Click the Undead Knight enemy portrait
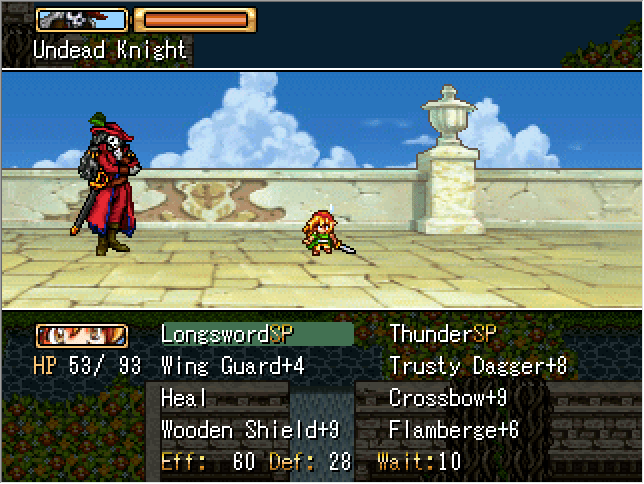The image size is (644, 484). click(x=82, y=19)
